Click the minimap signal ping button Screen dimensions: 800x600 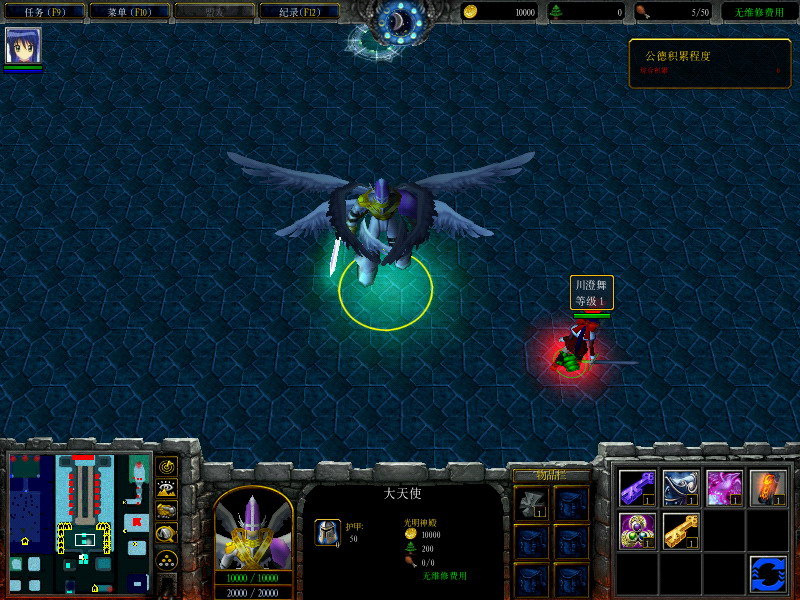[x=167, y=467]
